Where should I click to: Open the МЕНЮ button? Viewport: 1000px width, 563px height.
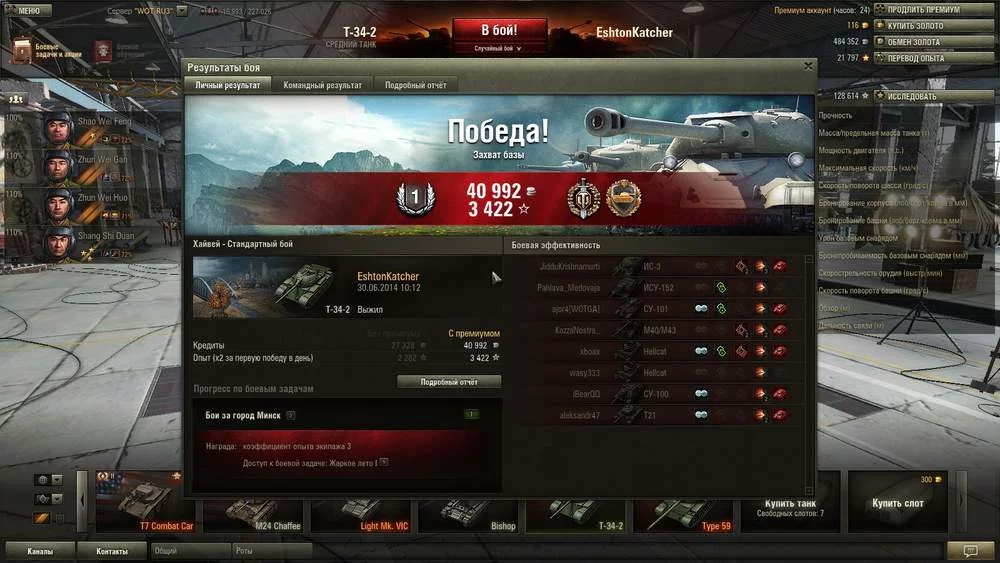[26, 11]
